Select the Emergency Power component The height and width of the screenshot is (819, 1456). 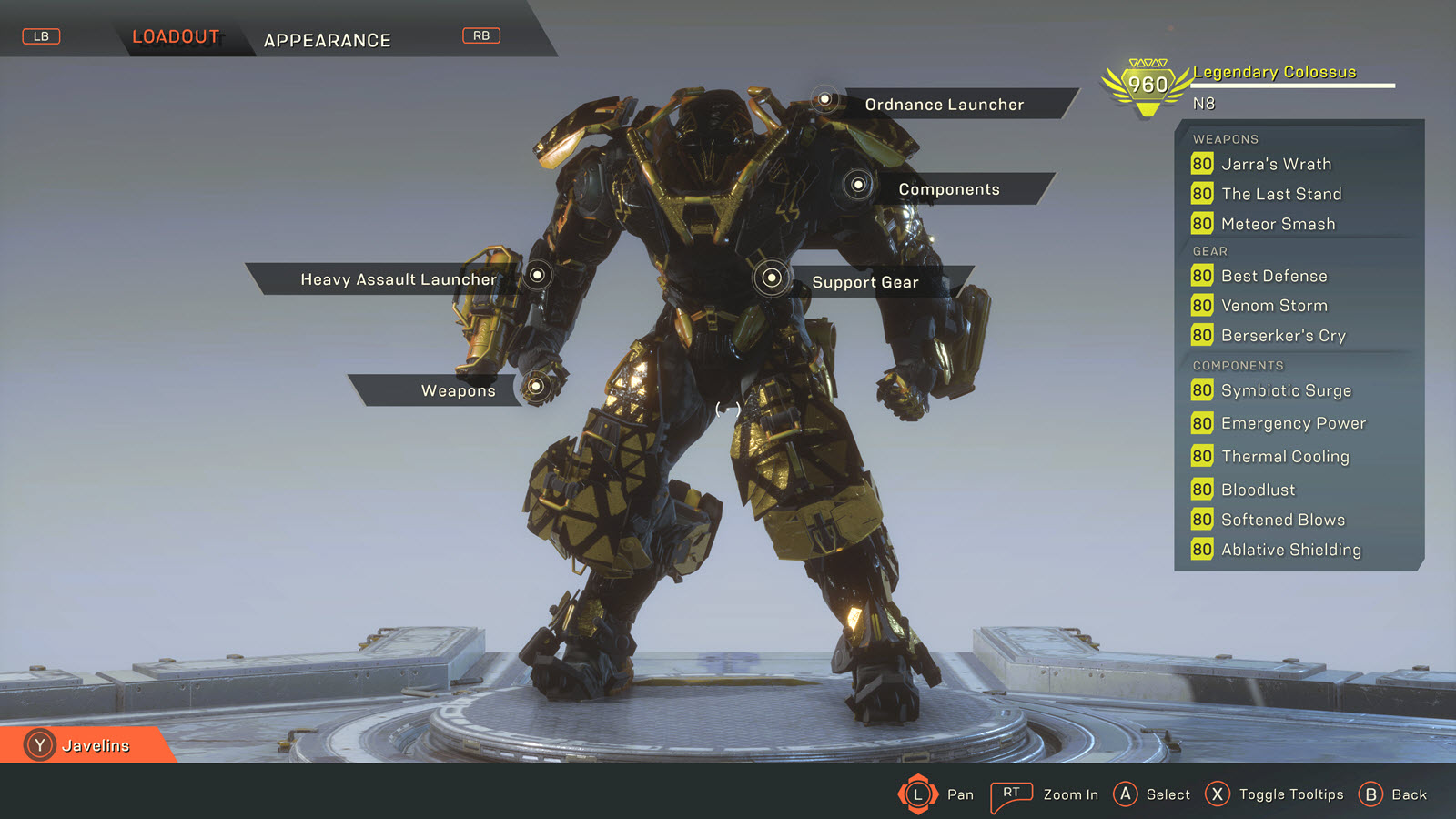click(x=1293, y=423)
